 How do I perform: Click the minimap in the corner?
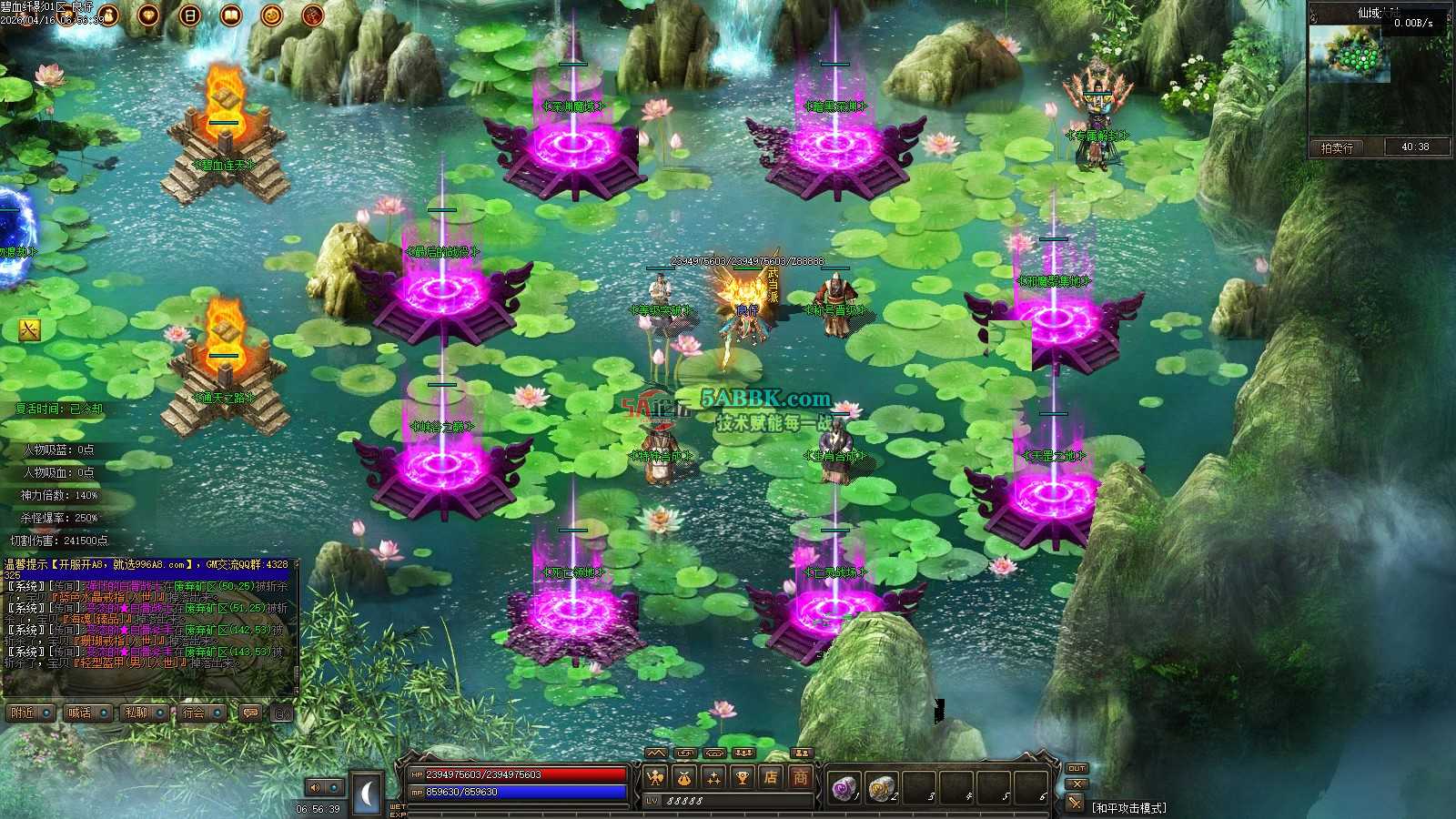[x=1350, y=55]
